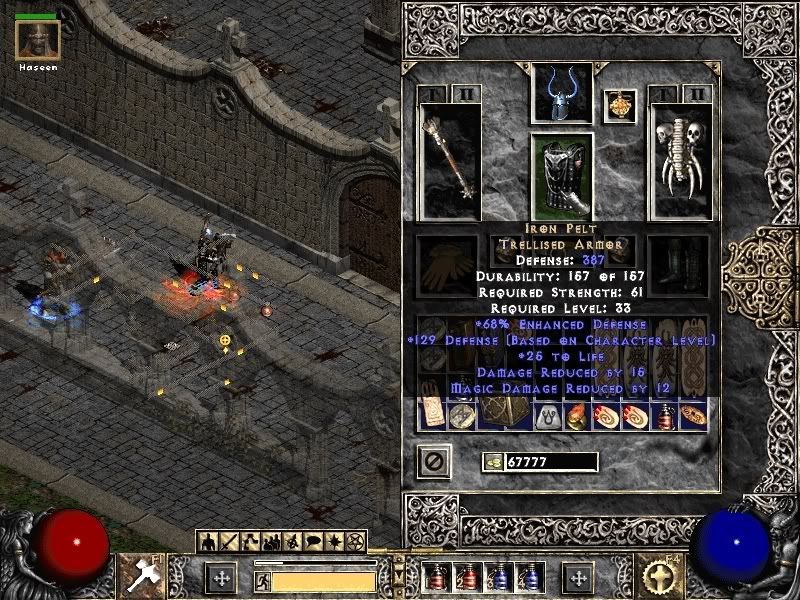Screen dimensions: 800x600
Task: Click the horned helm equipment slot
Action: (x=561, y=95)
